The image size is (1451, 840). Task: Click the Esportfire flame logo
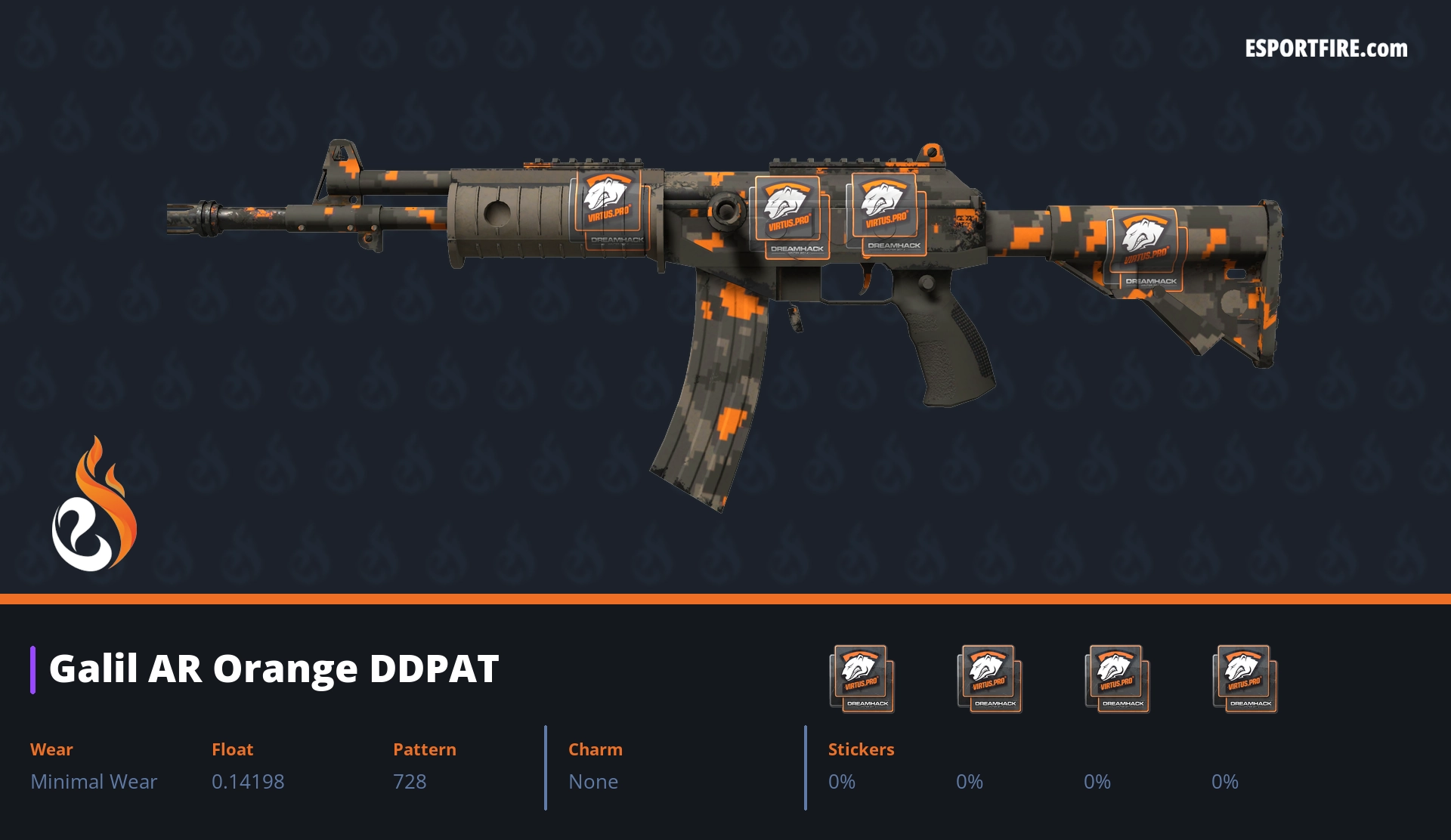click(x=94, y=505)
